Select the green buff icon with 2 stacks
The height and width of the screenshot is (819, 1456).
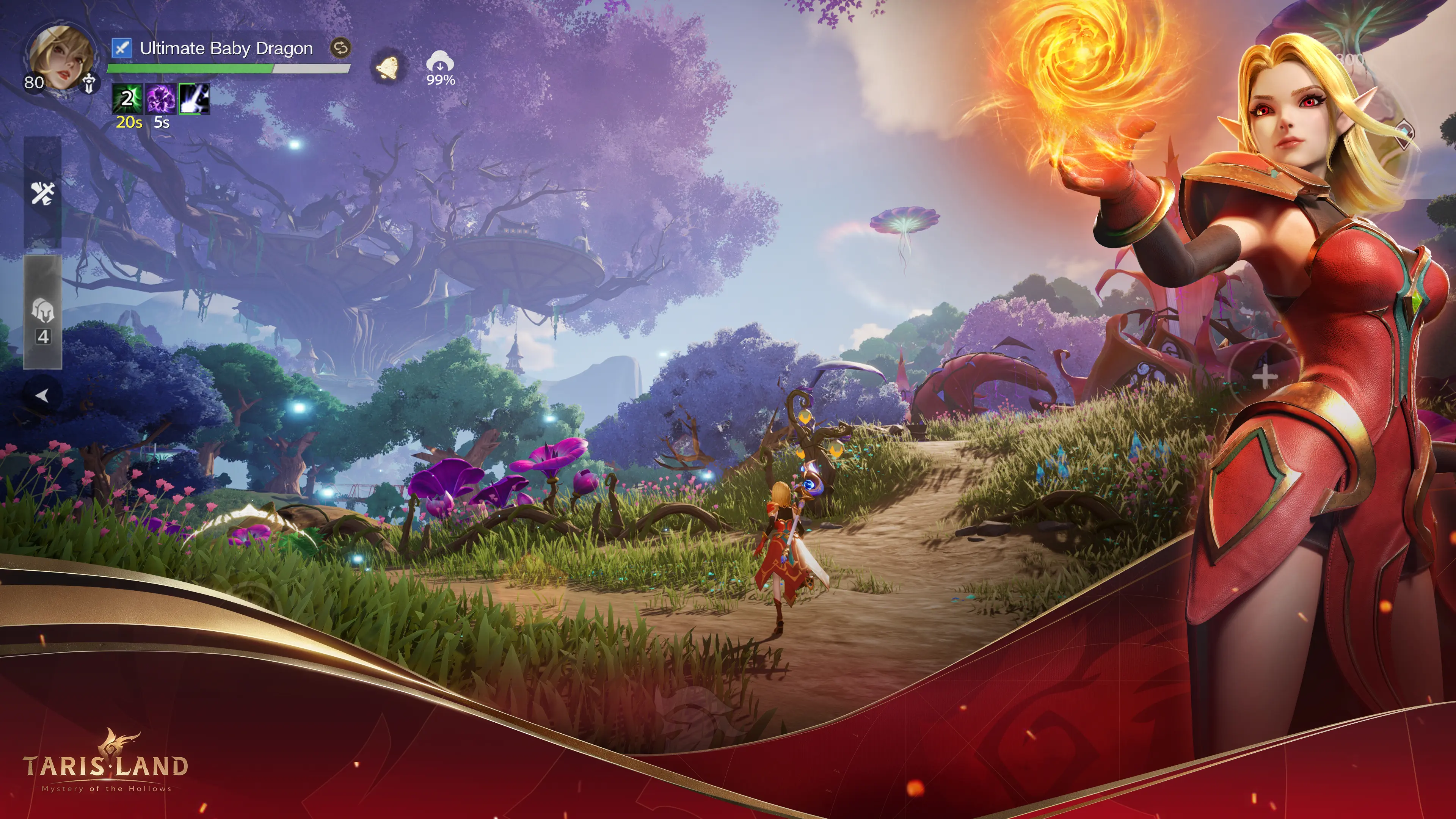point(127,99)
